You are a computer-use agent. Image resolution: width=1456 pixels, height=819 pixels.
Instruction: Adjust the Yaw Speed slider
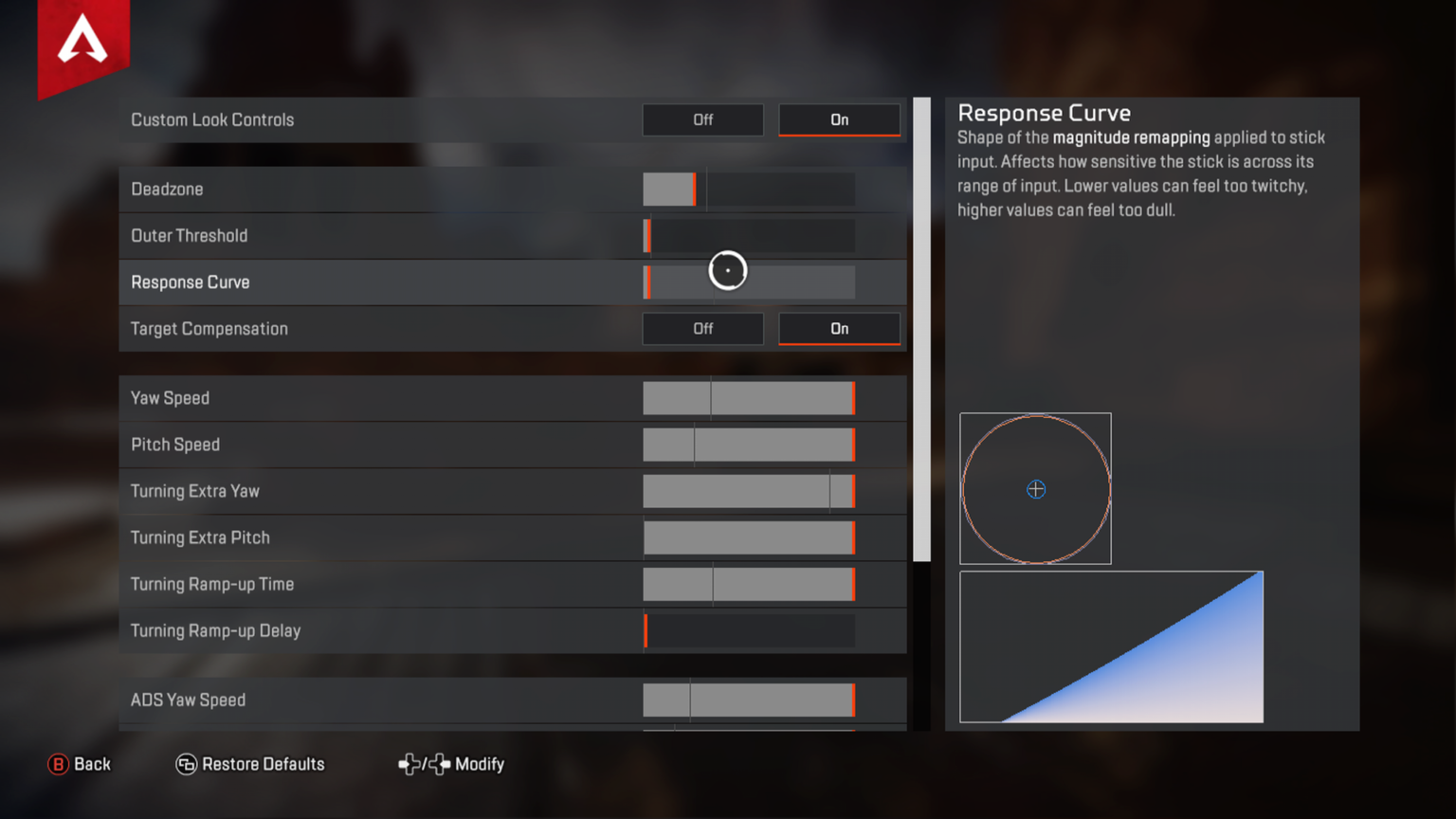tap(749, 398)
